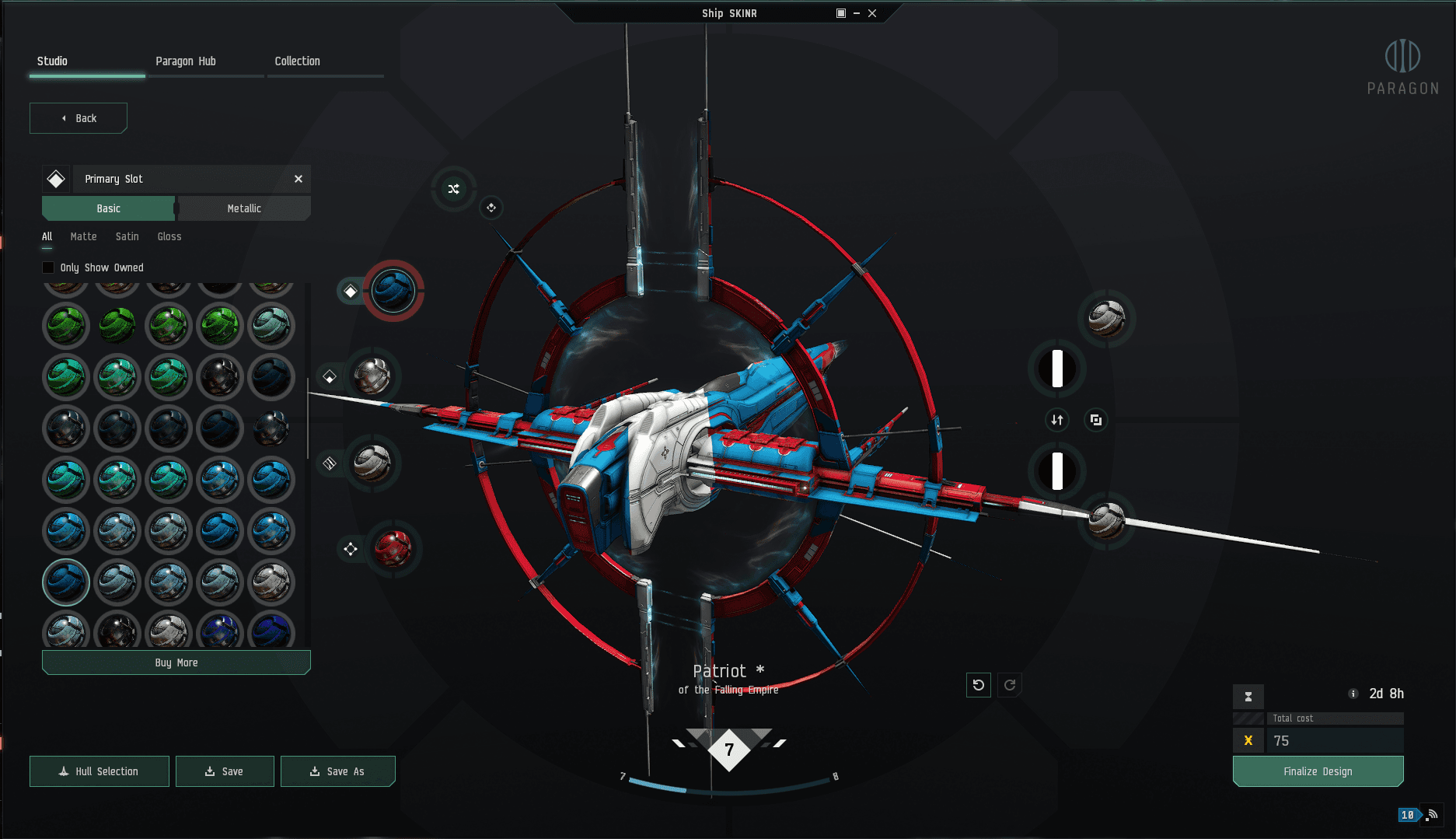The width and height of the screenshot is (1456, 839).
Task: Randomize colors with the shuffle icon
Action: point(454,189)
